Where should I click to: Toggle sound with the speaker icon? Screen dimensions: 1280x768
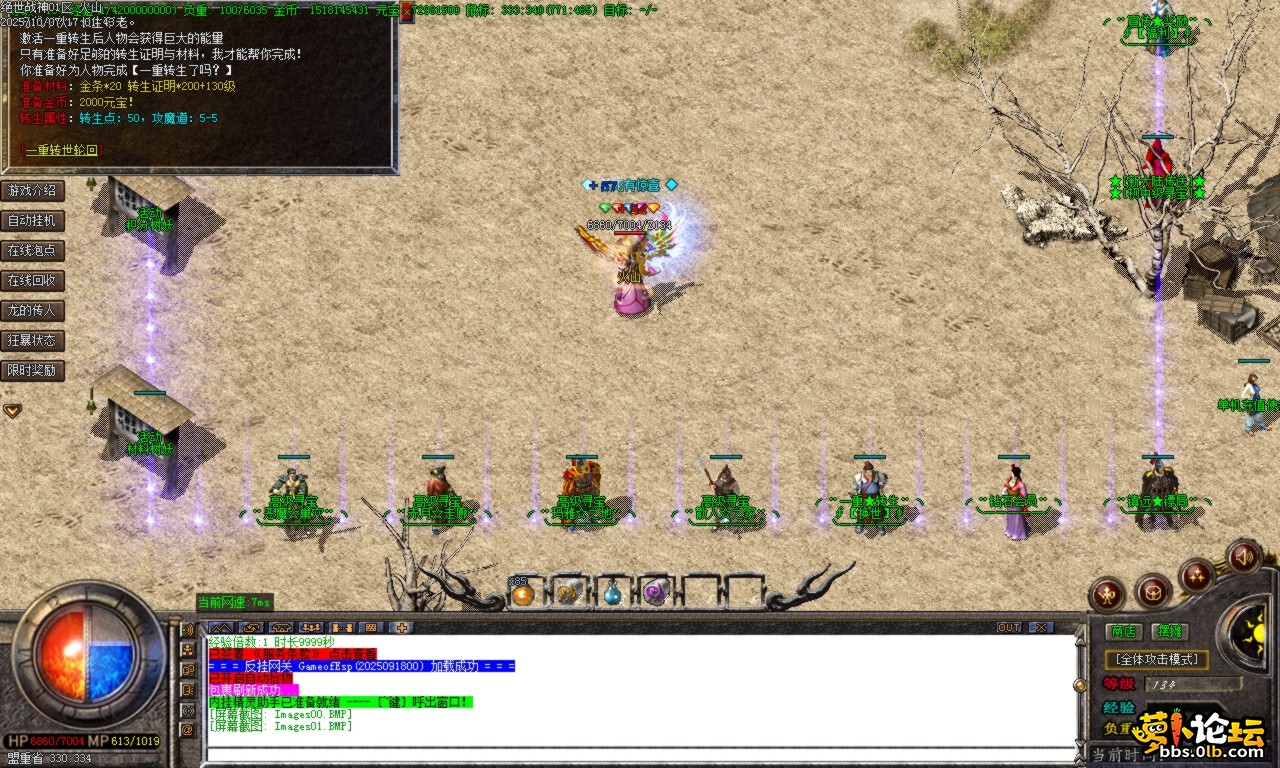(1244, 555)
